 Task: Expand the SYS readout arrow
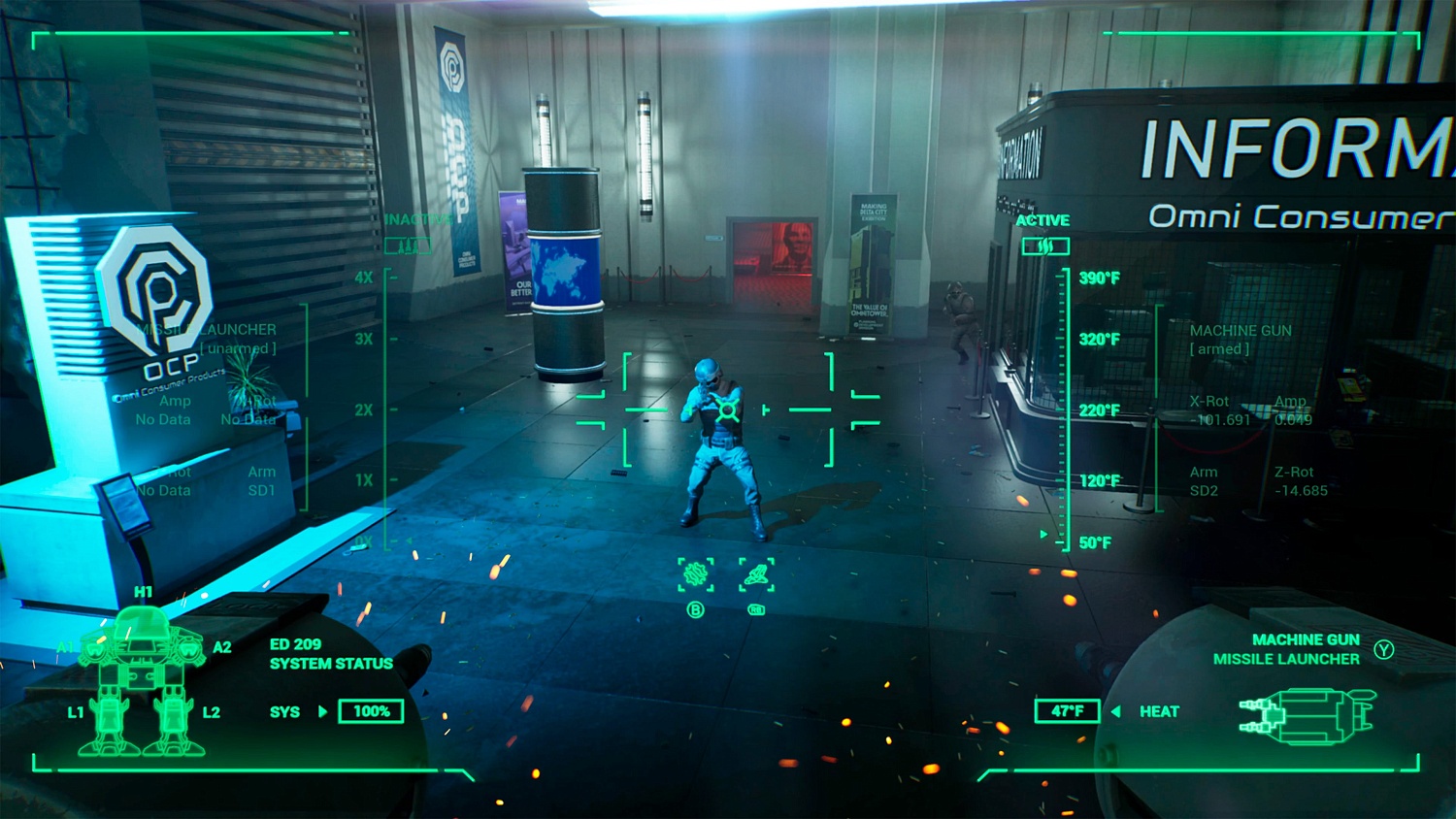coord(321,711)
